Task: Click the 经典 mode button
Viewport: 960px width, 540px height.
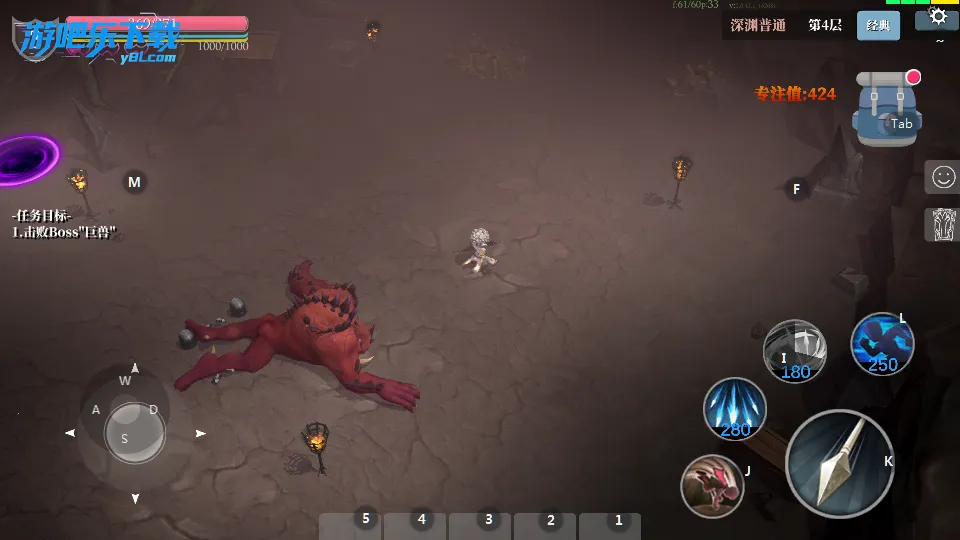Action: pos(878,26)
